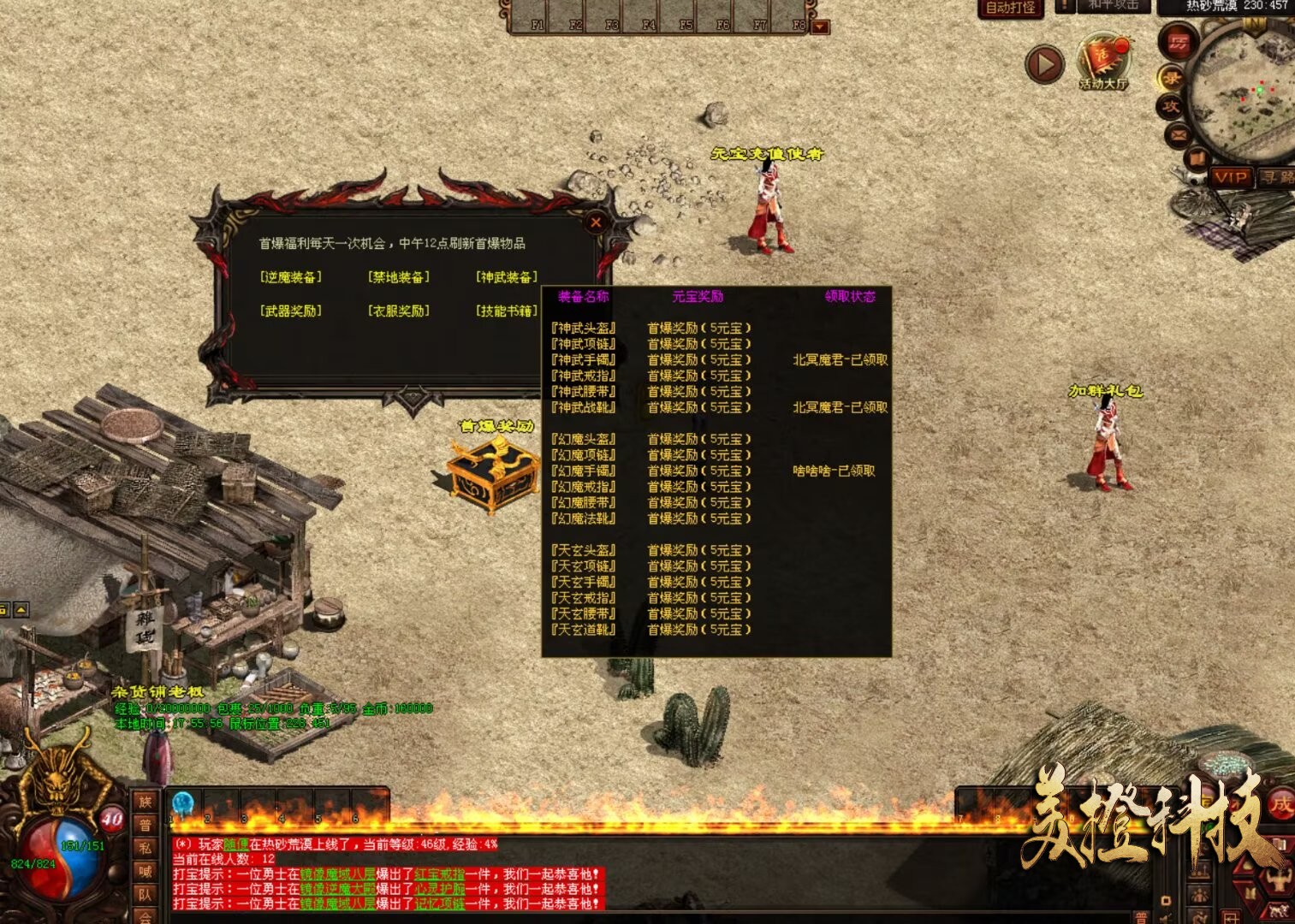Show the 神武装备 first-drop rewards
Image resolution: width=1295 pixels, height=924 pixels.
click(x=507, y=277)
